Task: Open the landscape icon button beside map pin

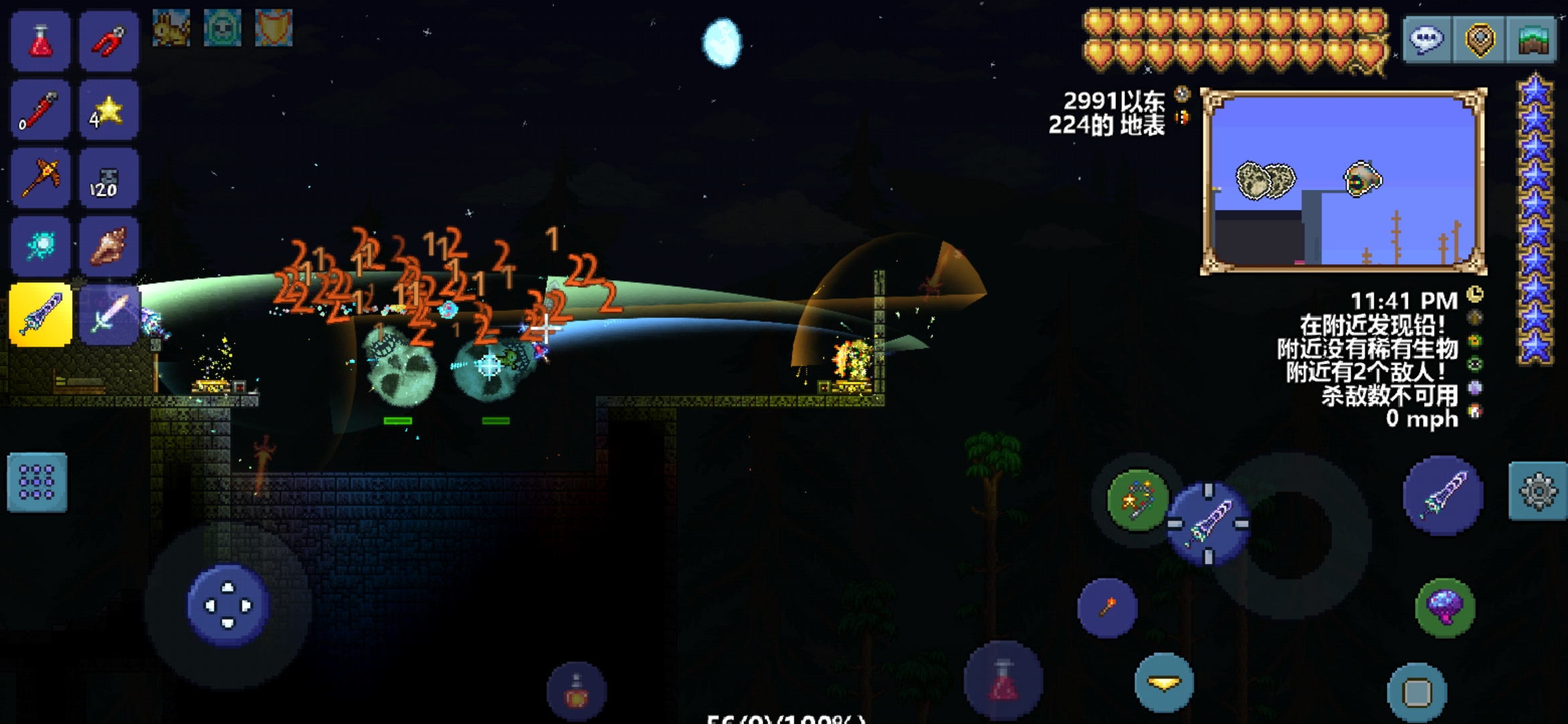Action: [x=1531, y=40]
